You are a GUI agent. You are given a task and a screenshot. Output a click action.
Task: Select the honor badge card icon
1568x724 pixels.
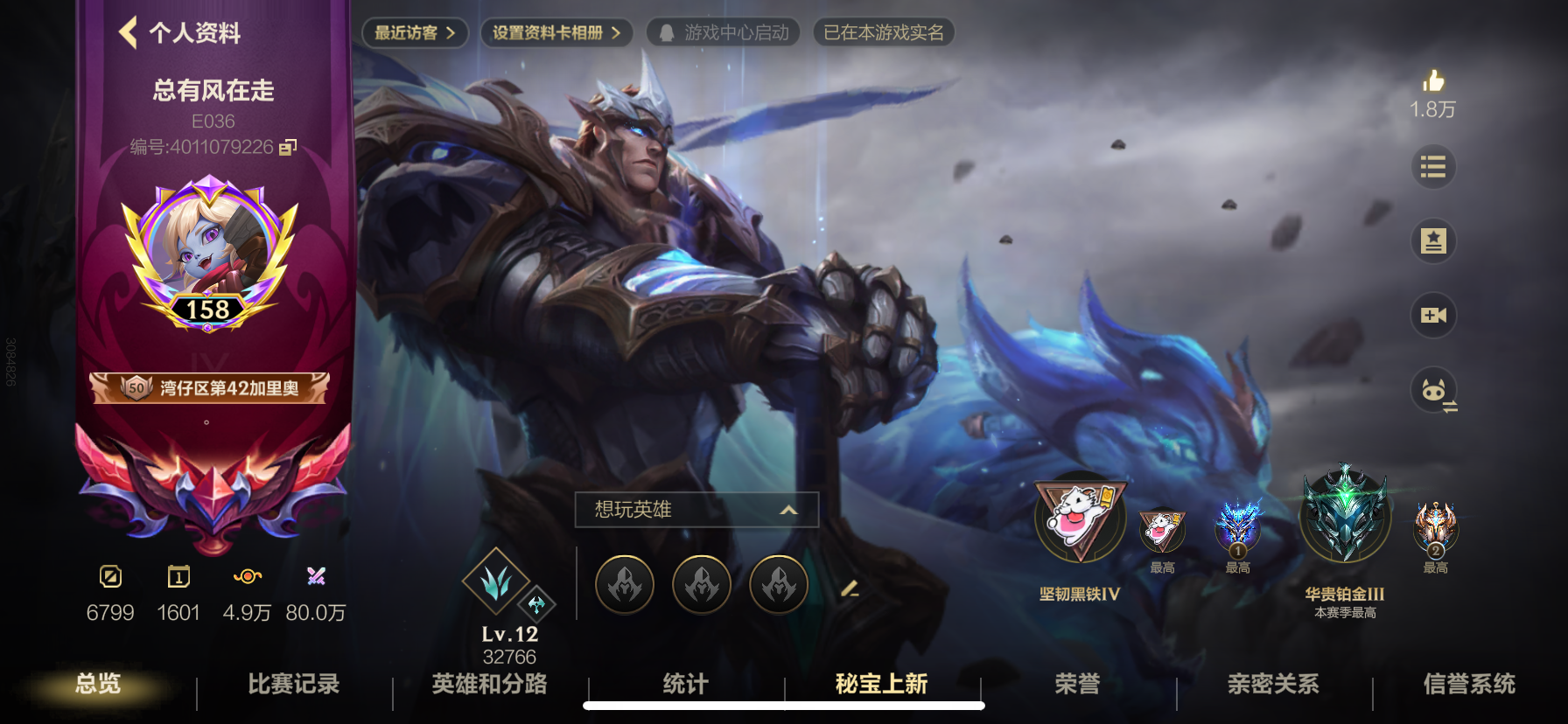[1432, 240]
